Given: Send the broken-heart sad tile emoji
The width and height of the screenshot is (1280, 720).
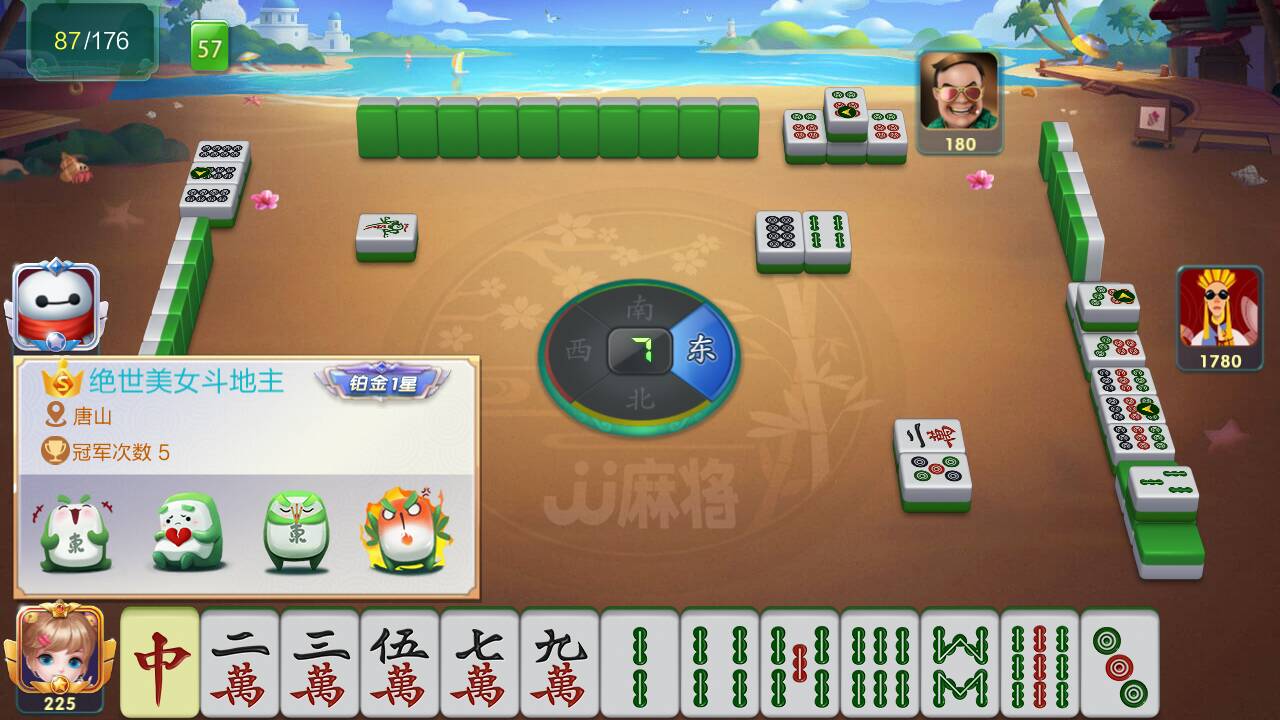Looking at the screenshot, I should (x=184, y=528).
